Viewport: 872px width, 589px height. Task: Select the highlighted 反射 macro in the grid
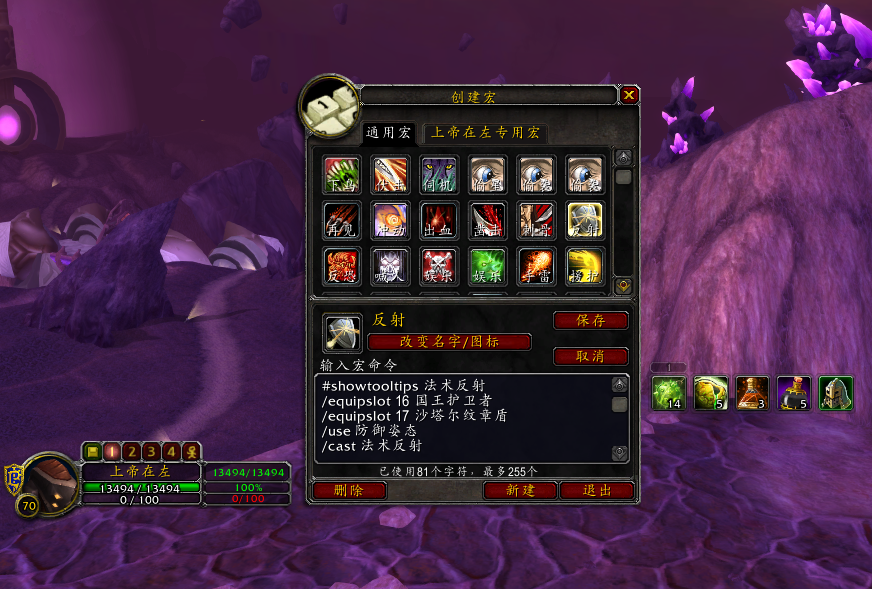(585, 221)
